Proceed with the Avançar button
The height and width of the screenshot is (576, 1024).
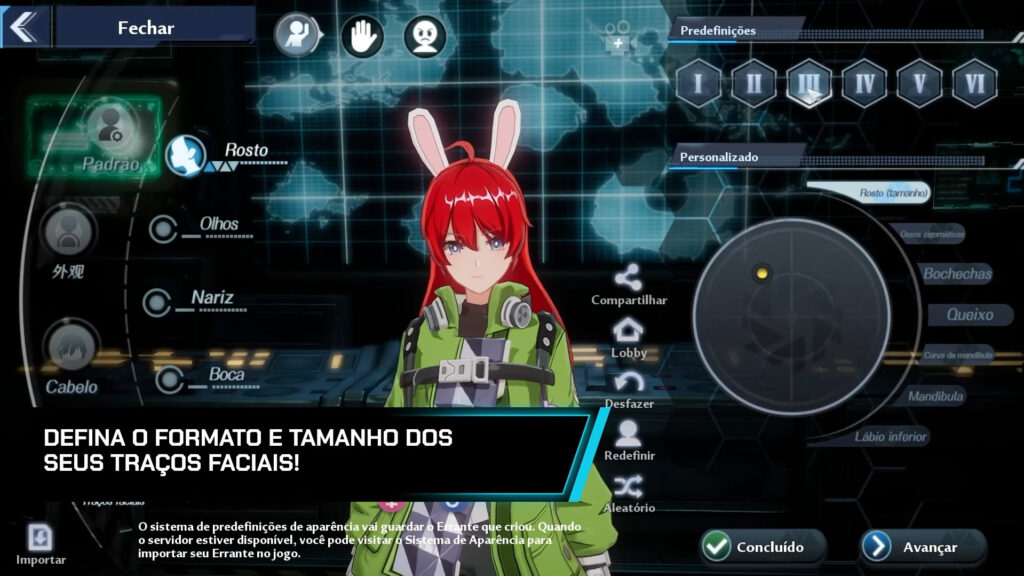[923, 546]
